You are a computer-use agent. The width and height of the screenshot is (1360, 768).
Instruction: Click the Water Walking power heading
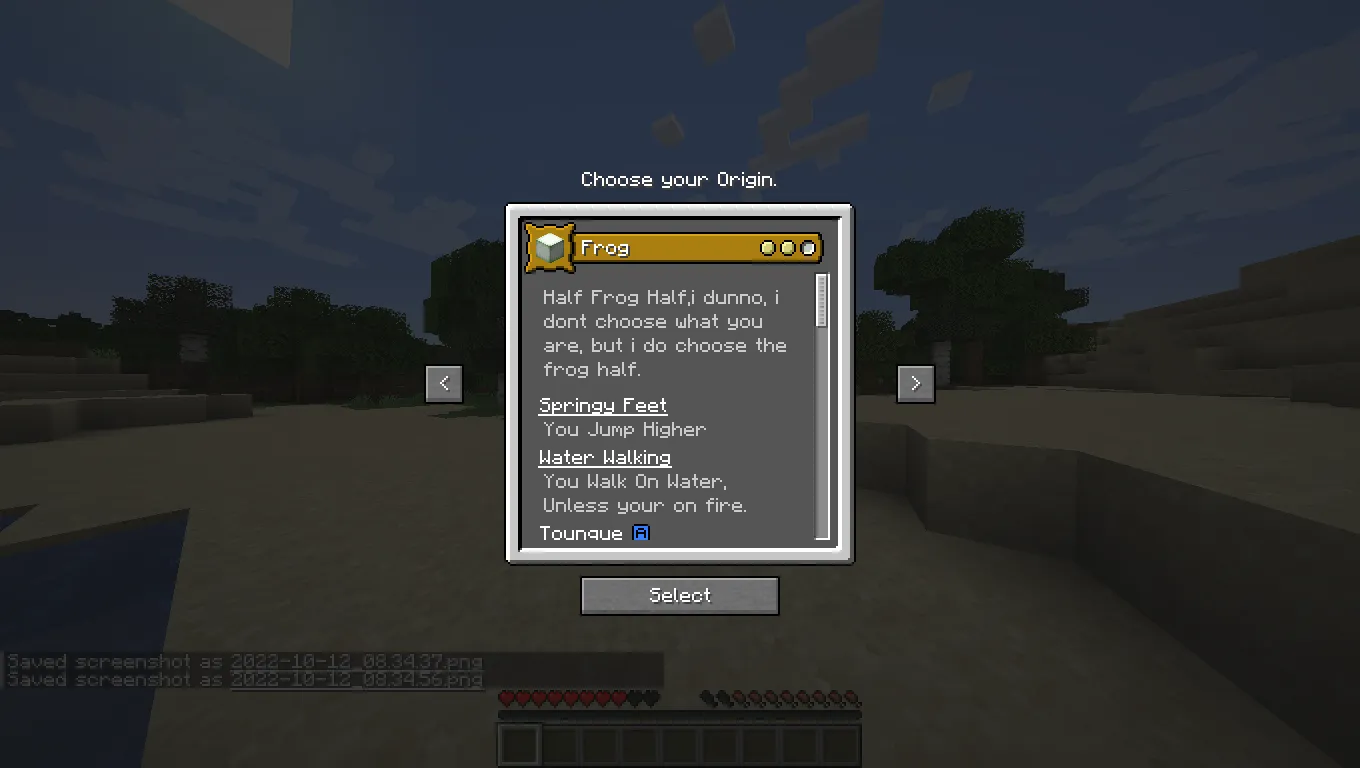(x=604, y=457)
